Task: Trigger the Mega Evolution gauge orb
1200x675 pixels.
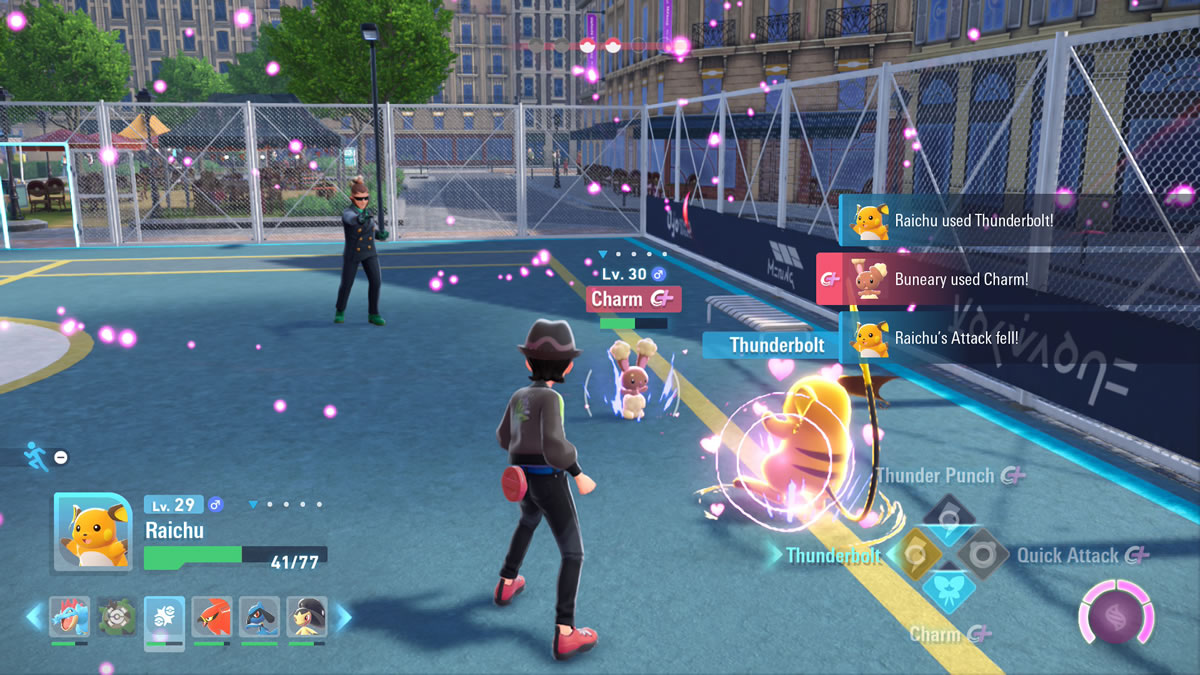Action: click(x=1115, y=614)
